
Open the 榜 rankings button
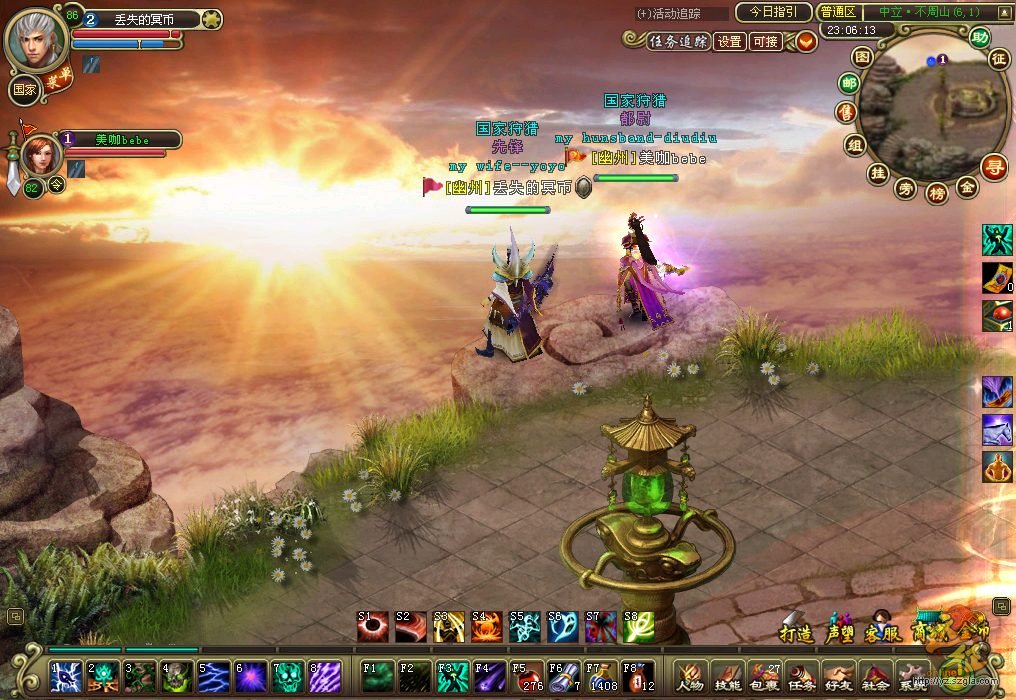[936, 193]
